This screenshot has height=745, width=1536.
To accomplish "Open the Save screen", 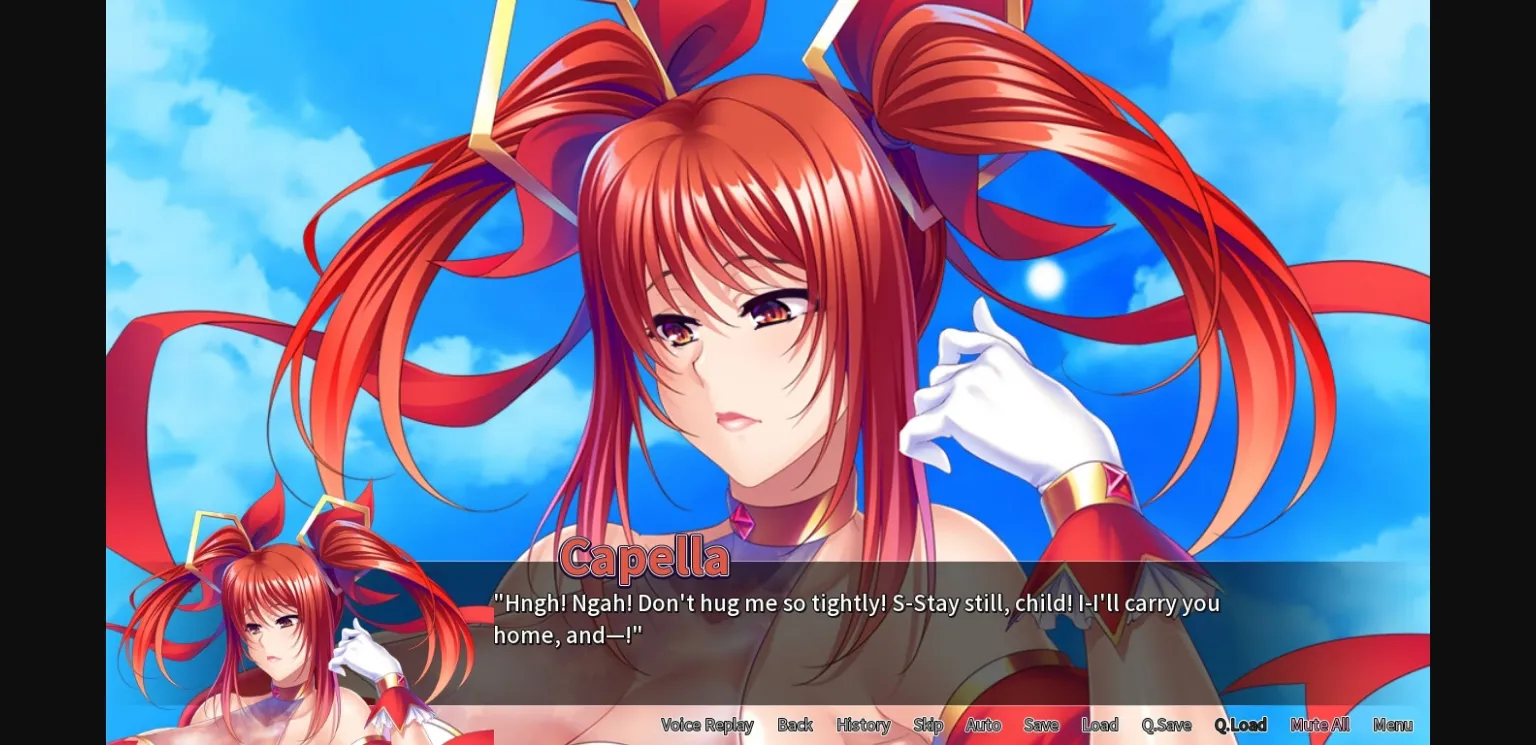I will coord(1041,724).
